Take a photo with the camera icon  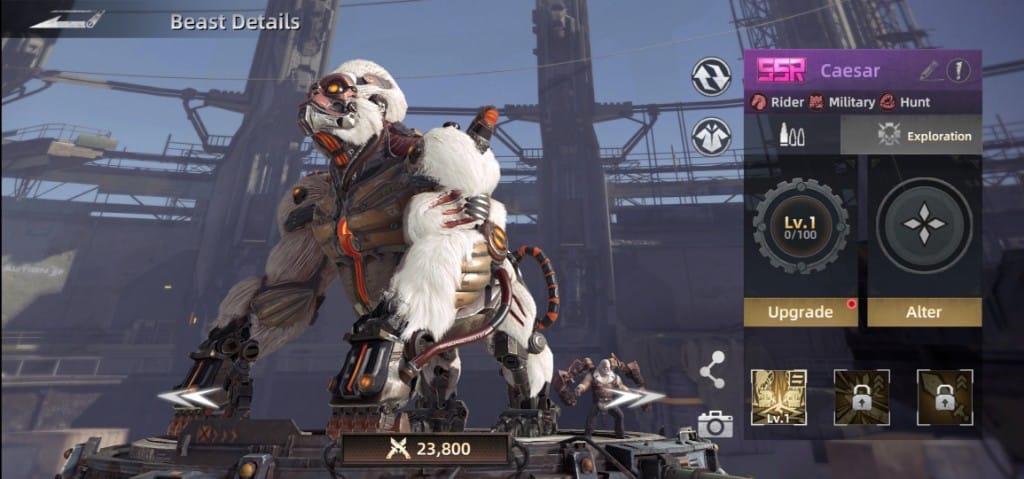714,424
